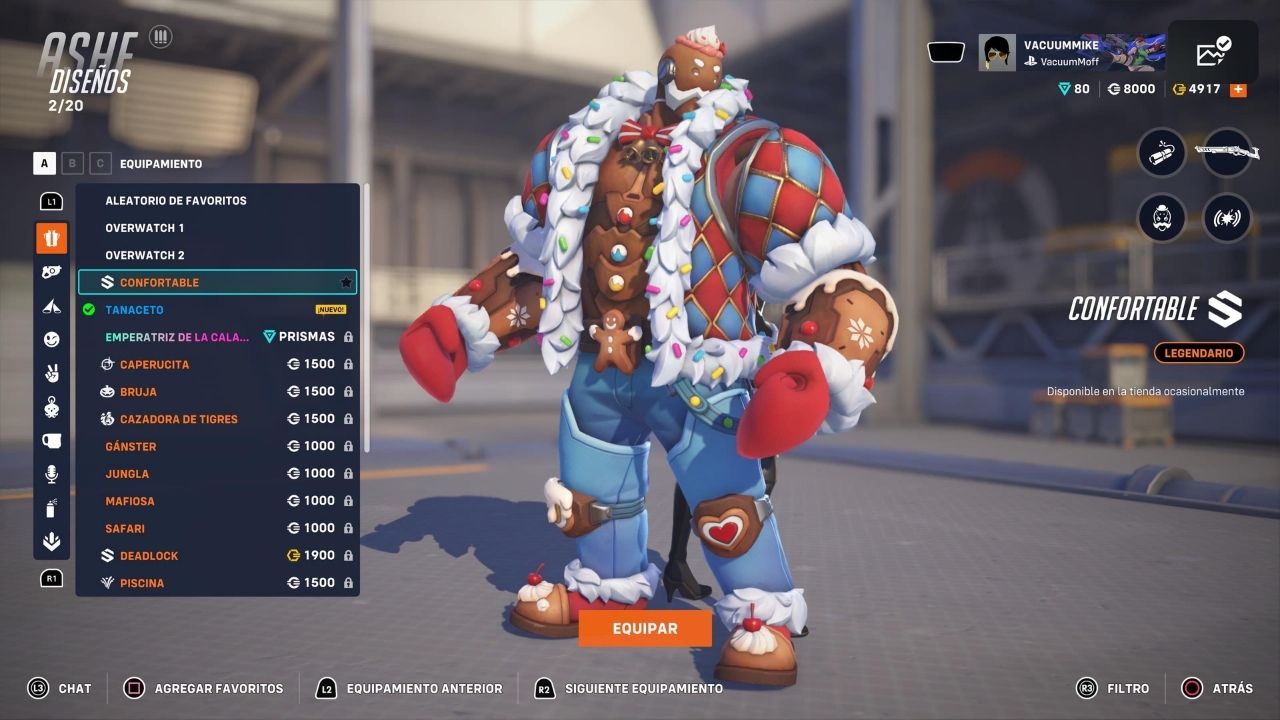Switch to loadout B tab
Image resolution: width=1280 pixels, height=720 pixels.
click(x=72, y=163)
